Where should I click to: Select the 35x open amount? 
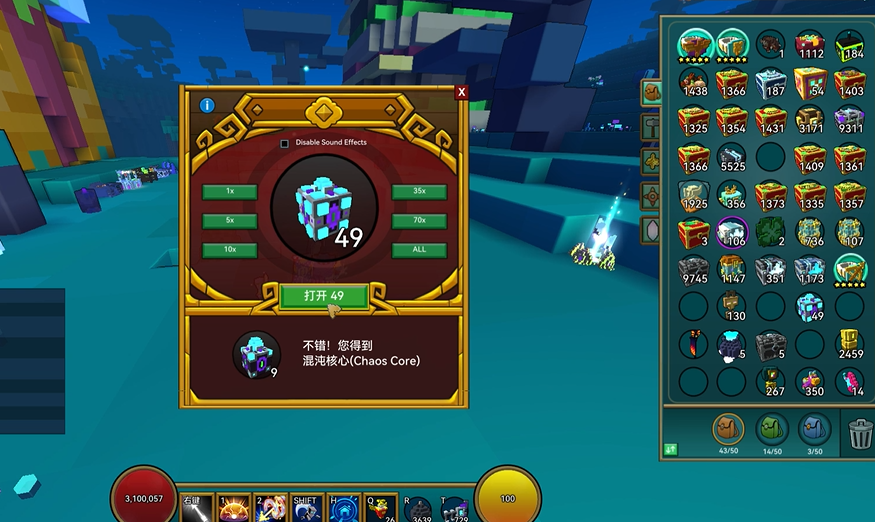click(419, 191)
